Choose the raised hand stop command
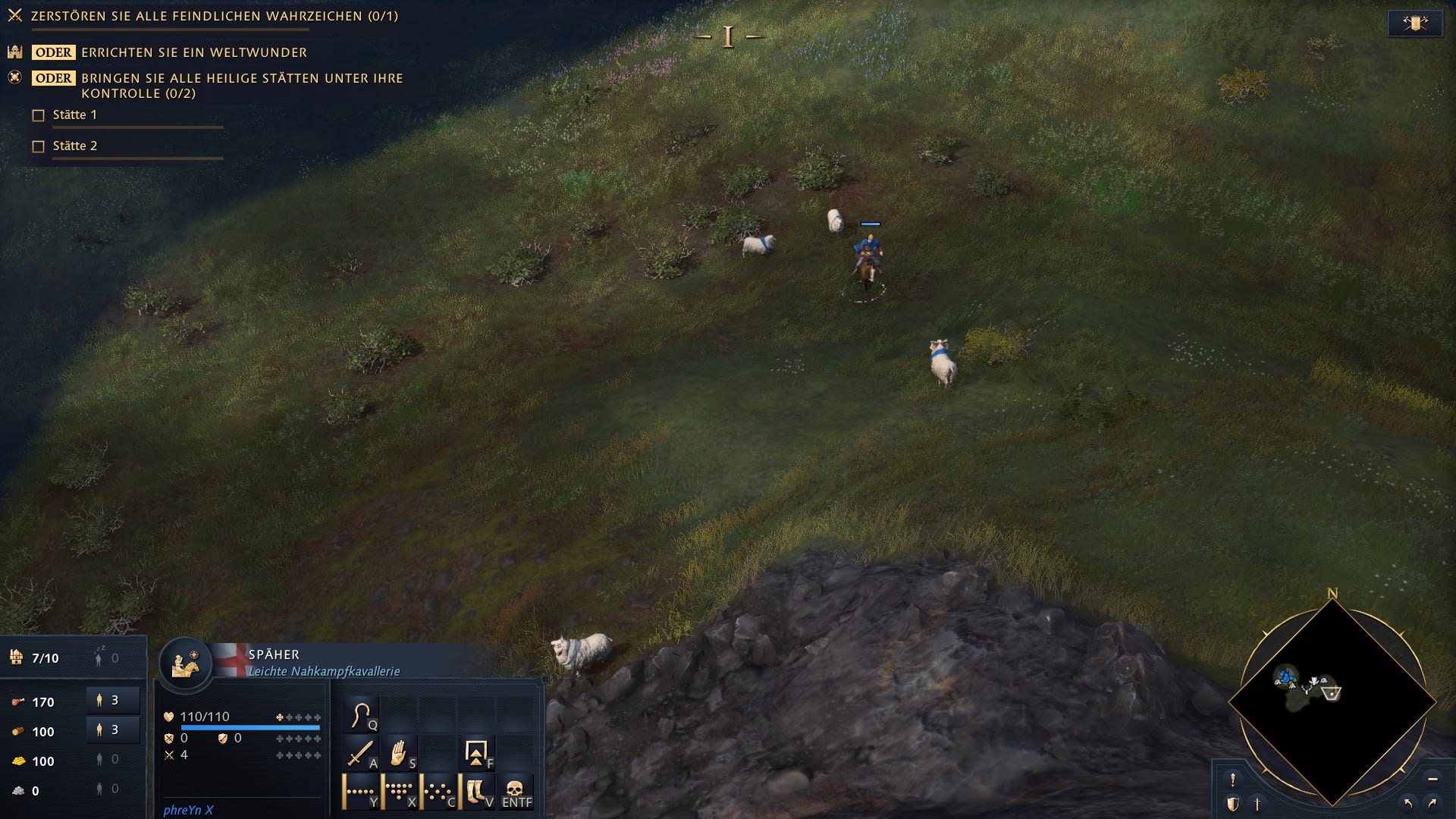The width and height of the screenshot is (1456, 819). 400,754
